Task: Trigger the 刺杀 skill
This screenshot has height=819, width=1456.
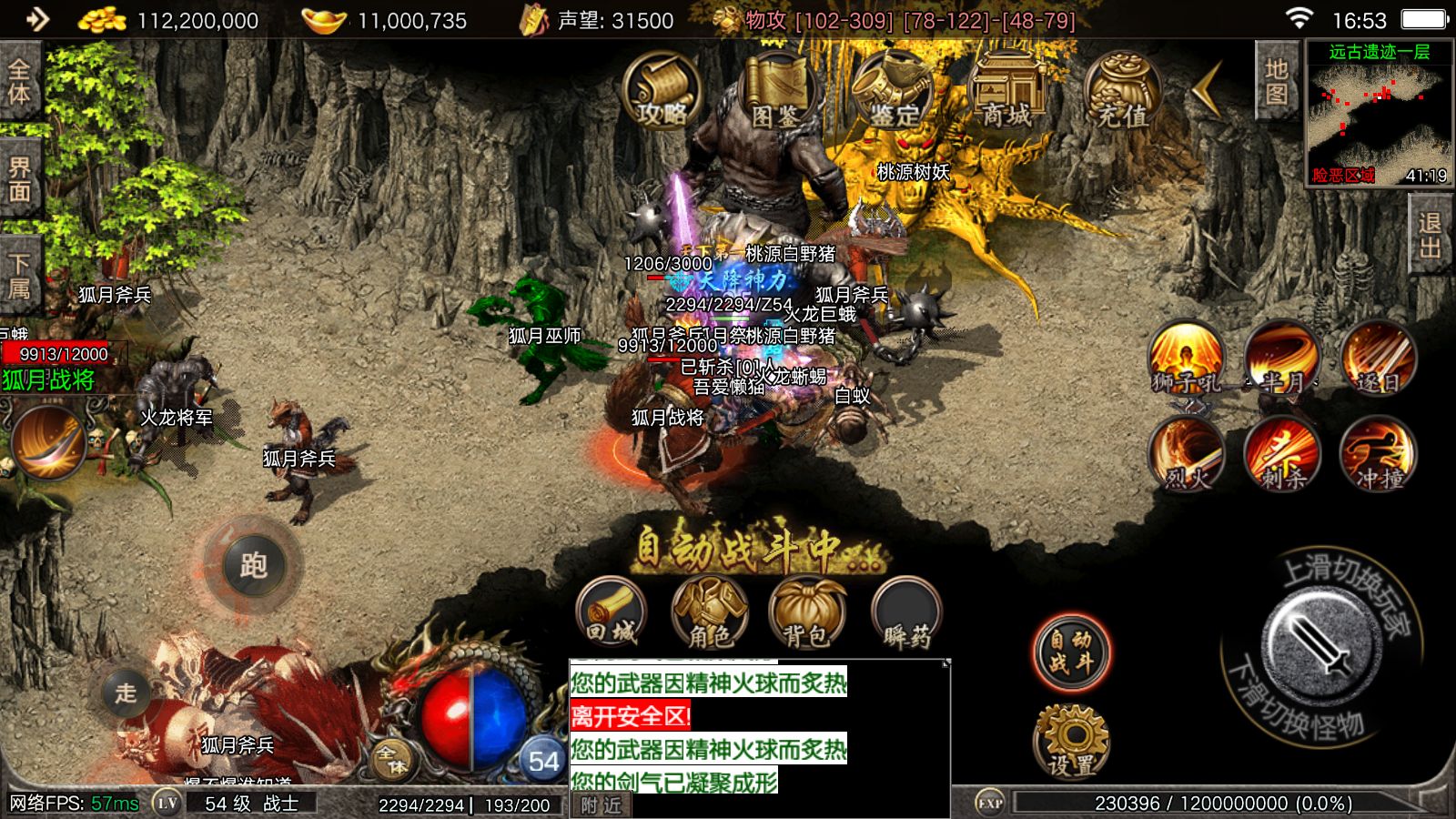Action: [1282, 453]
